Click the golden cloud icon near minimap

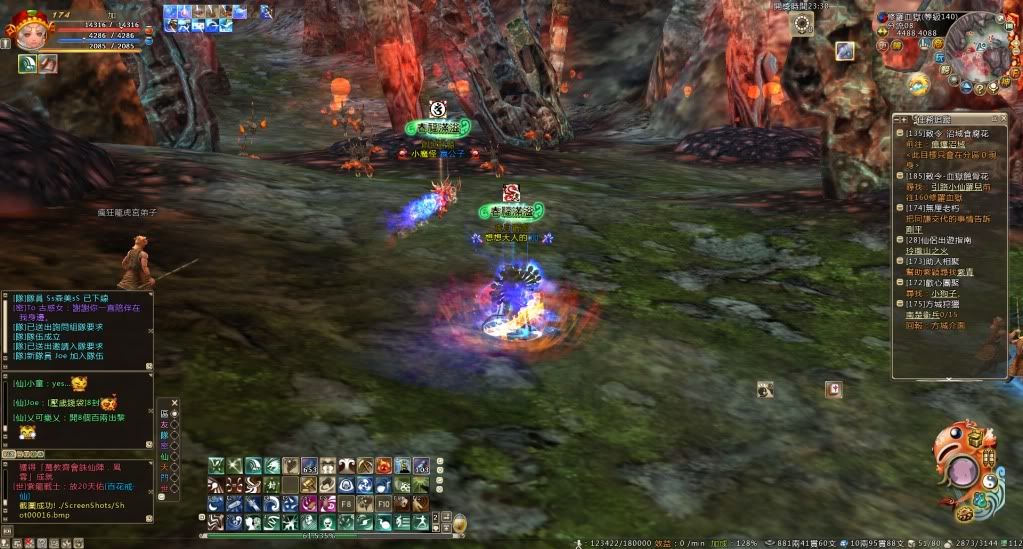[x=918, y=82]
